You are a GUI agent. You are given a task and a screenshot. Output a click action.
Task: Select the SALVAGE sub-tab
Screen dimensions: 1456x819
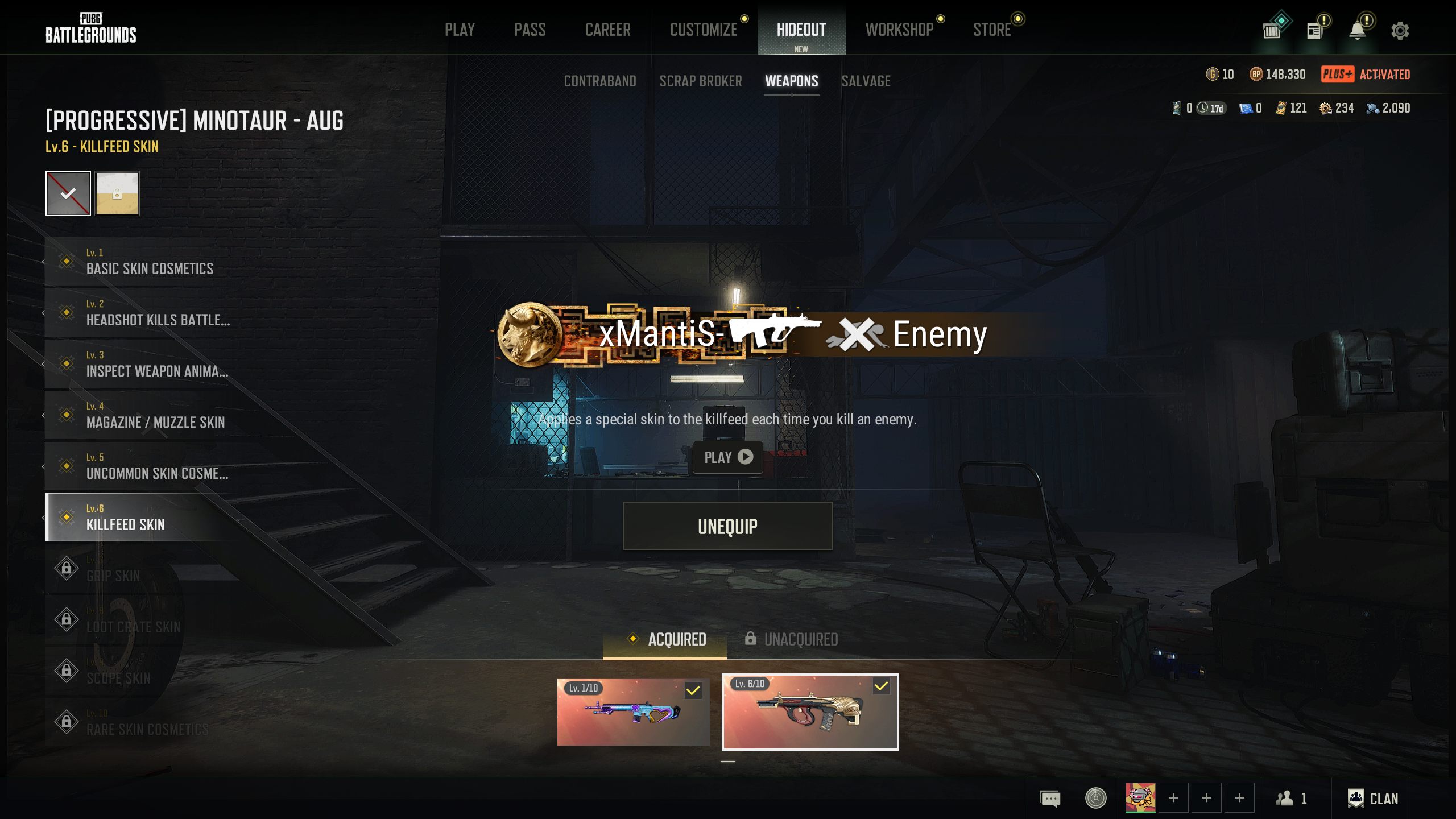(x=866, y=81)
